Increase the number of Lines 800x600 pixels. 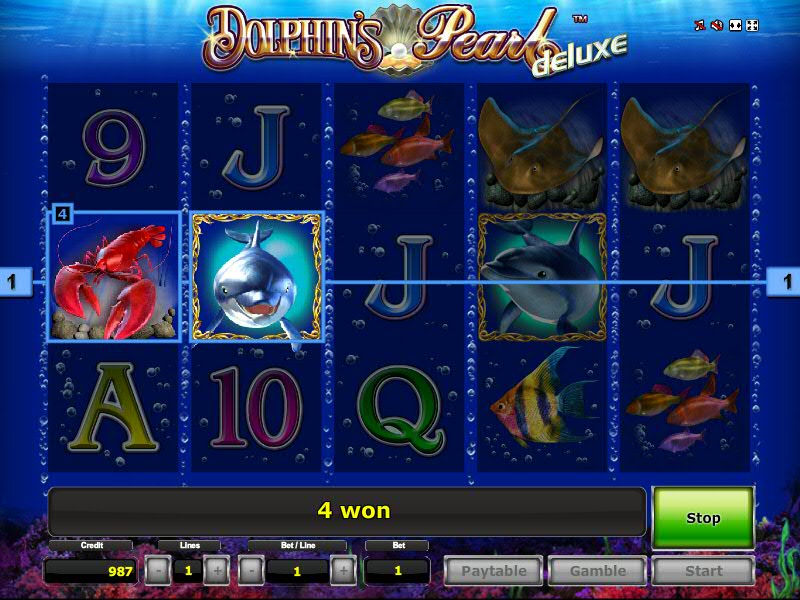pyautogui.click(x=217, y=571)
